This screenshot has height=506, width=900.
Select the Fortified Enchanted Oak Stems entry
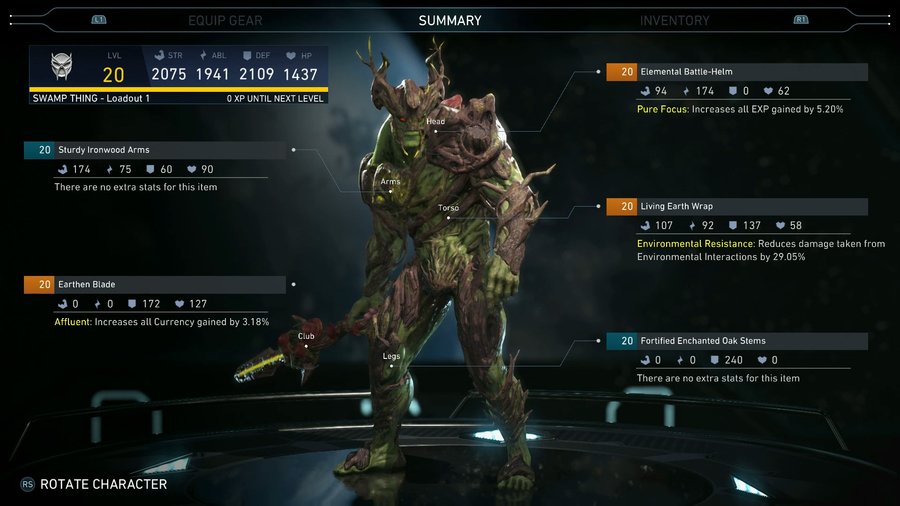pos(737,341)
